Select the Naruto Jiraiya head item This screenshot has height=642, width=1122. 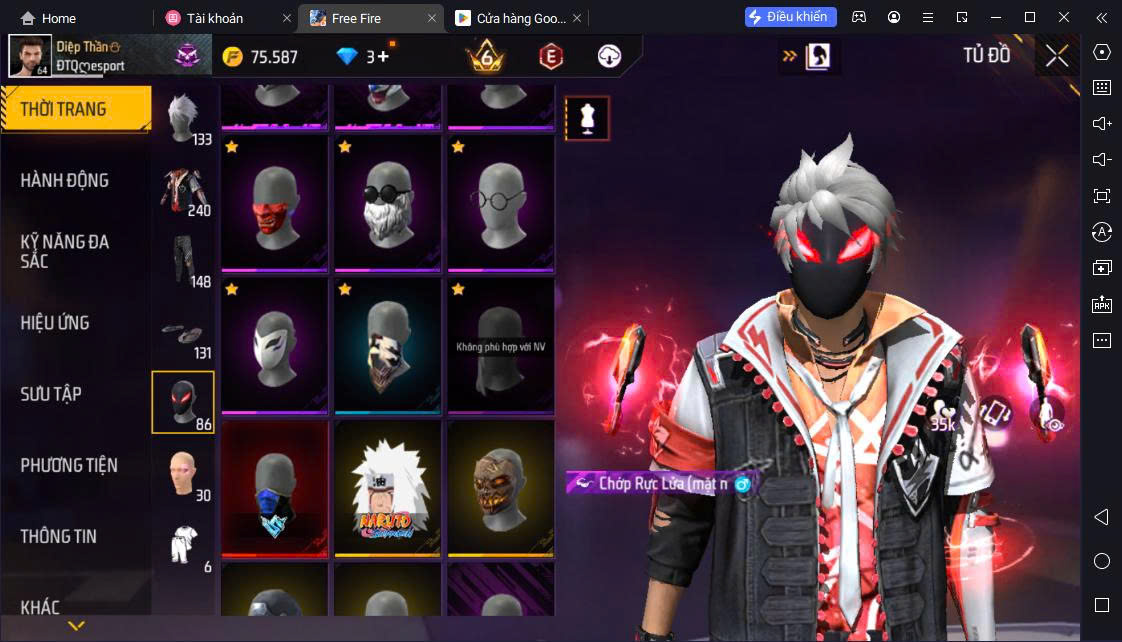point(387,489)
